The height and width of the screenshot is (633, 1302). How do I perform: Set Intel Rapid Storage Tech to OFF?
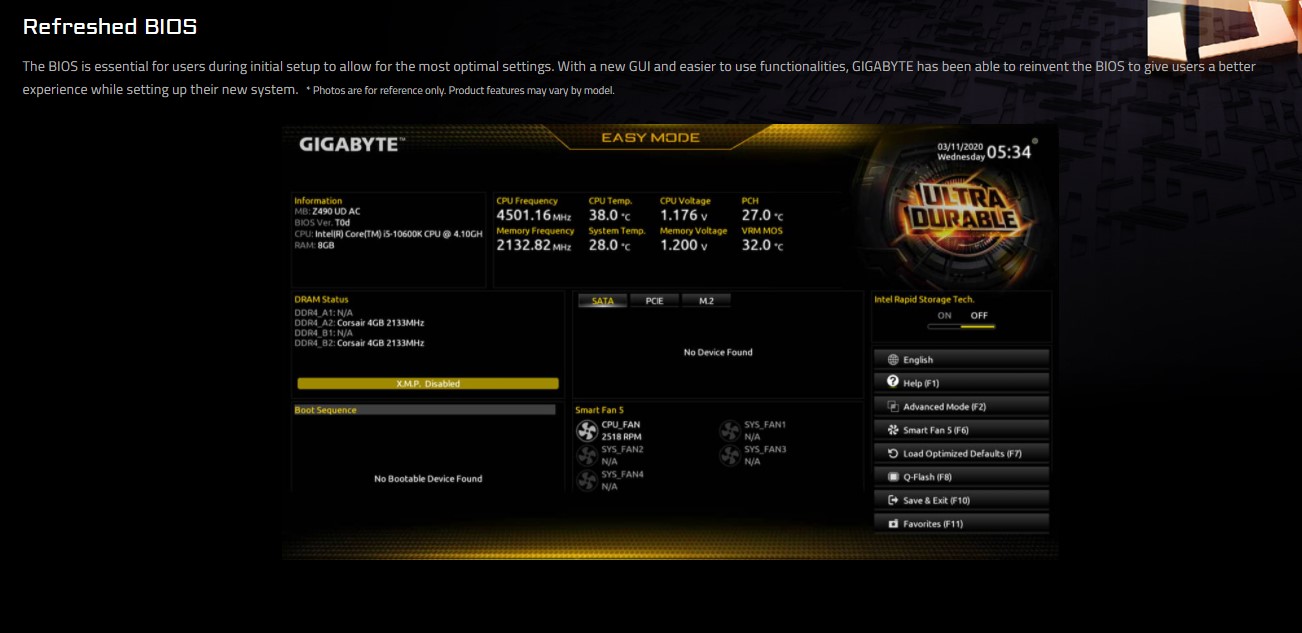979,316
